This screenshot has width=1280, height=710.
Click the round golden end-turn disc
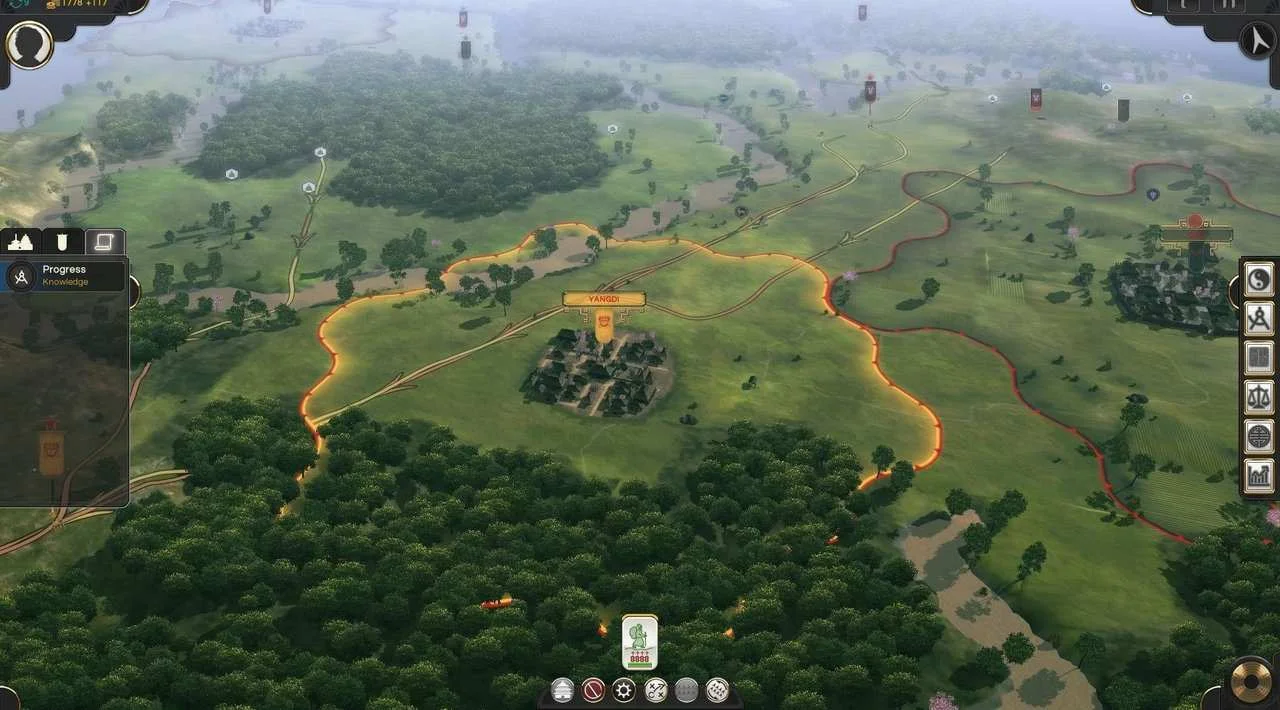(x=1250, y=681)
